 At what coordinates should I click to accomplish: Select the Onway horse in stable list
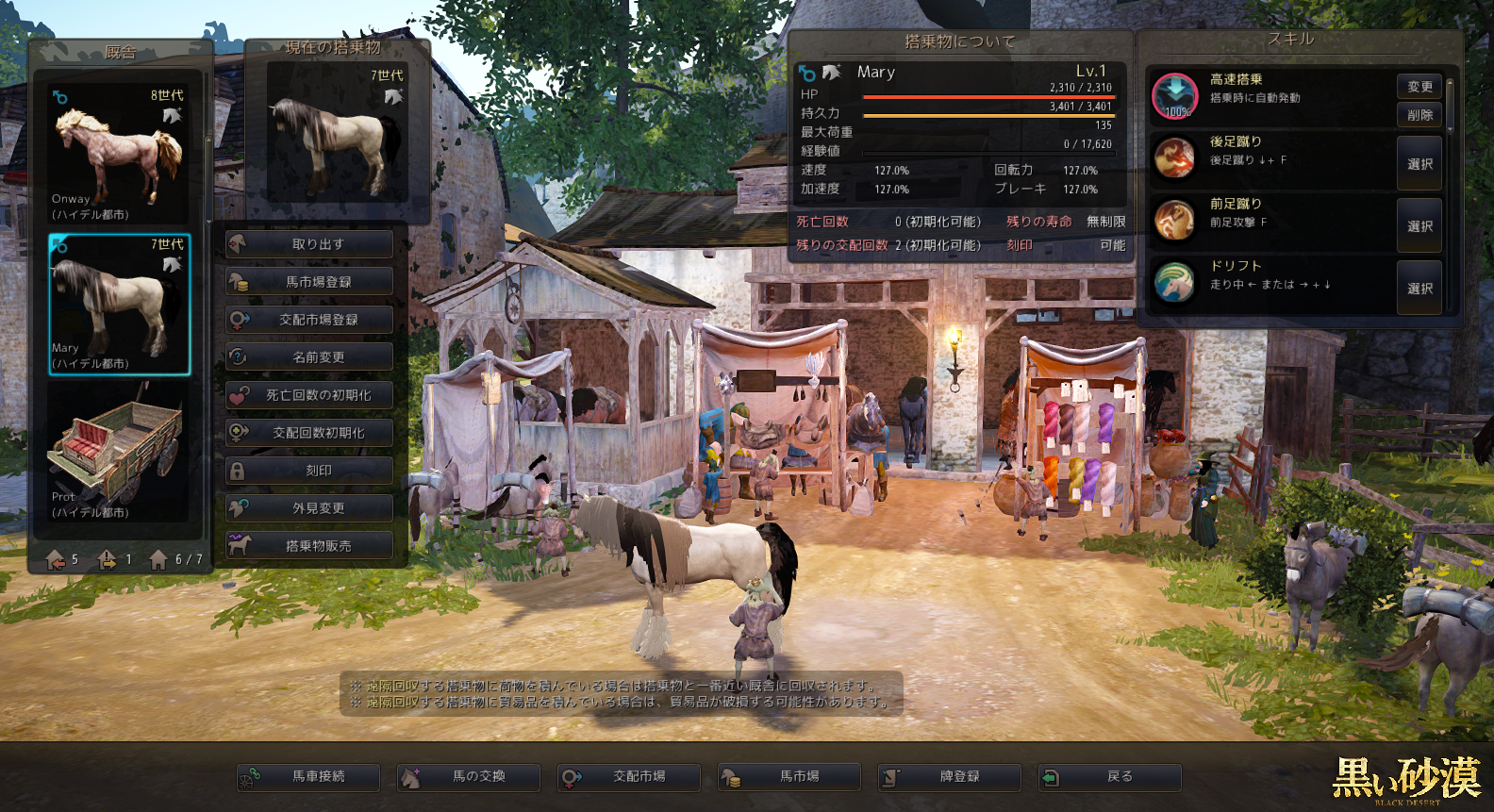(119, 153)
